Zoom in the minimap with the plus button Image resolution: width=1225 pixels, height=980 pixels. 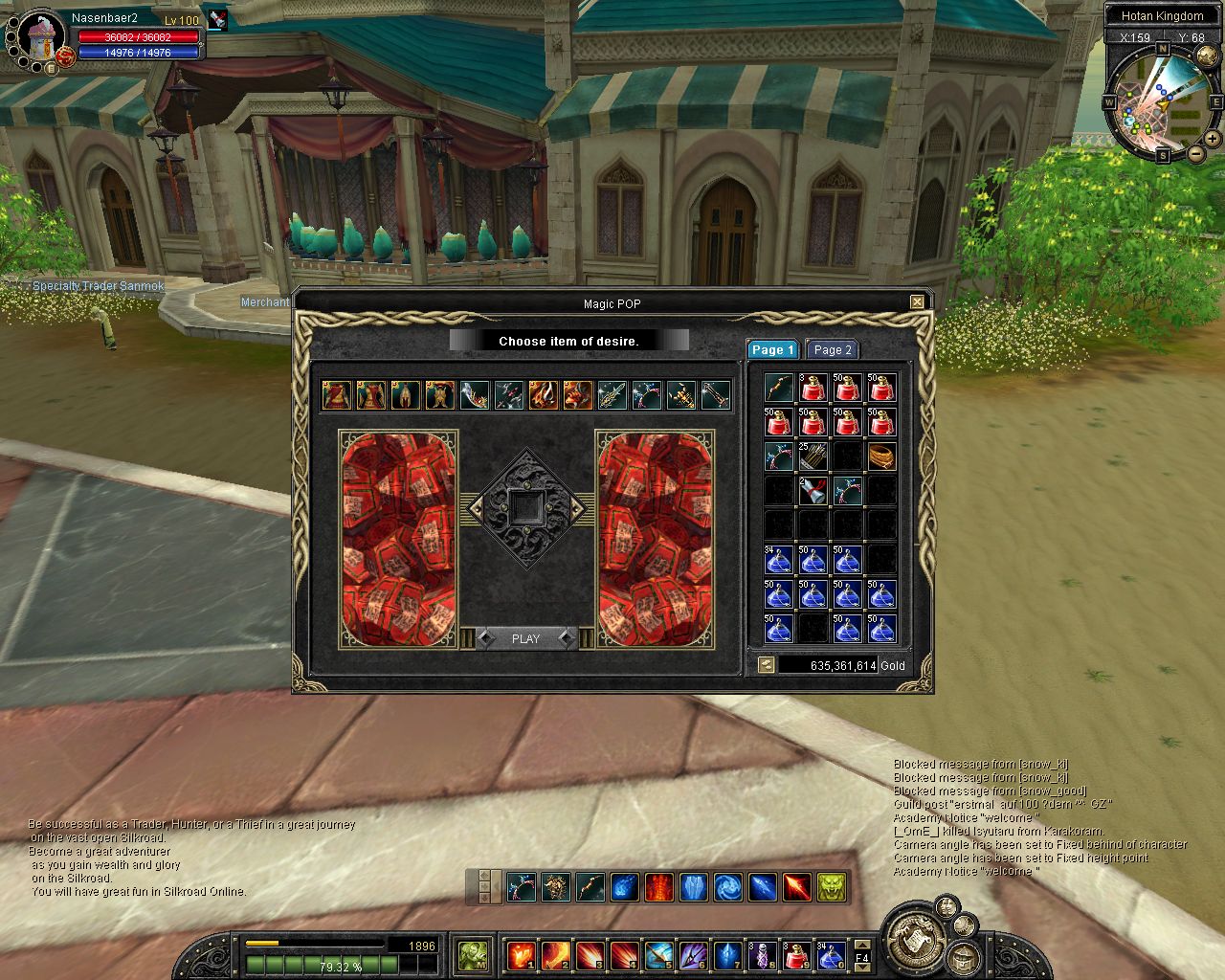(x=1214, y=140)
